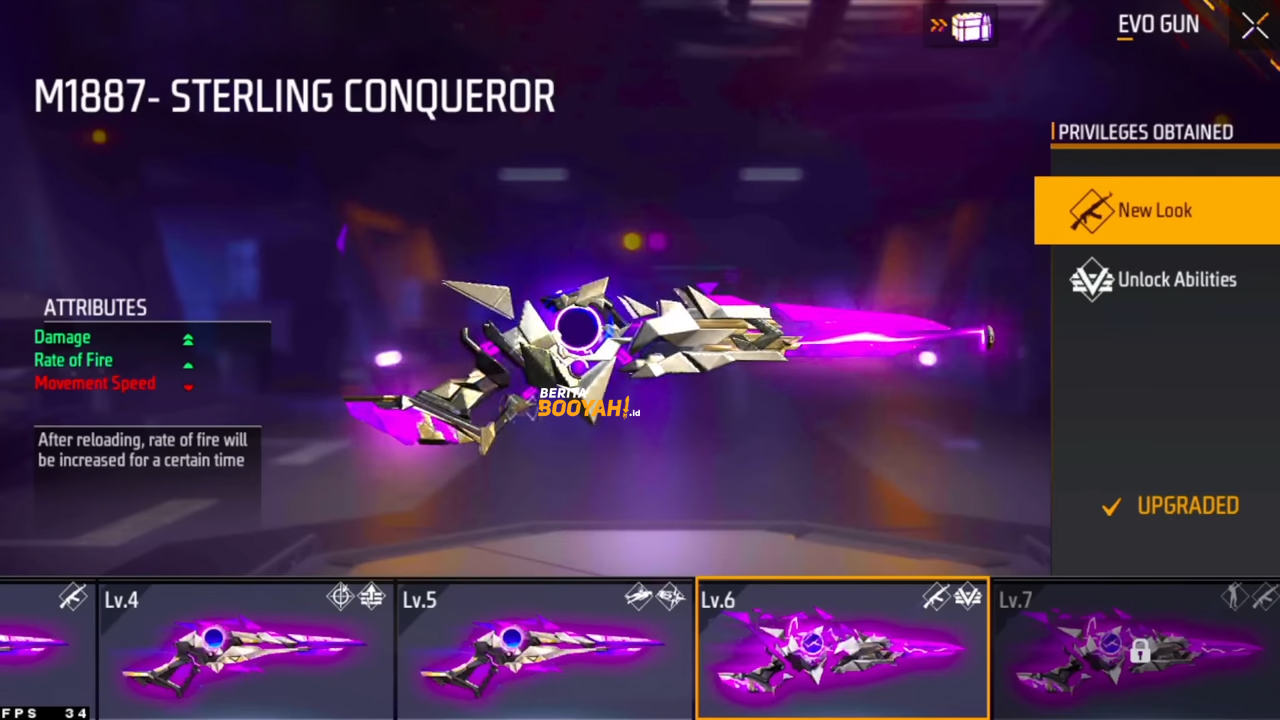Screen dimensions: 1280x720
Task: Click the FPS counter at bottom left
Action: (42, 712)
